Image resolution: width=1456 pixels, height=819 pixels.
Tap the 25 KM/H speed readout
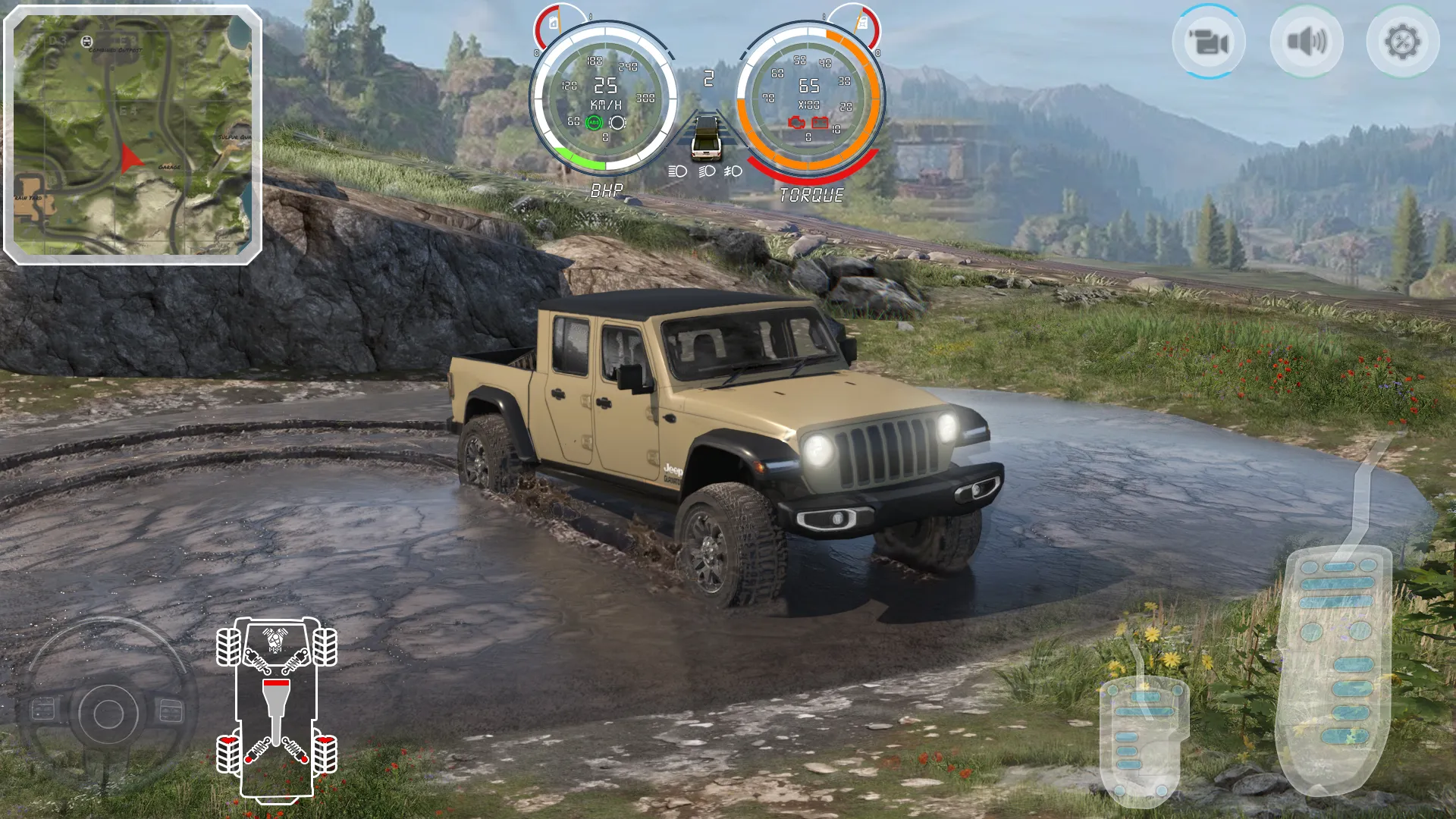[x=604, y=87]
